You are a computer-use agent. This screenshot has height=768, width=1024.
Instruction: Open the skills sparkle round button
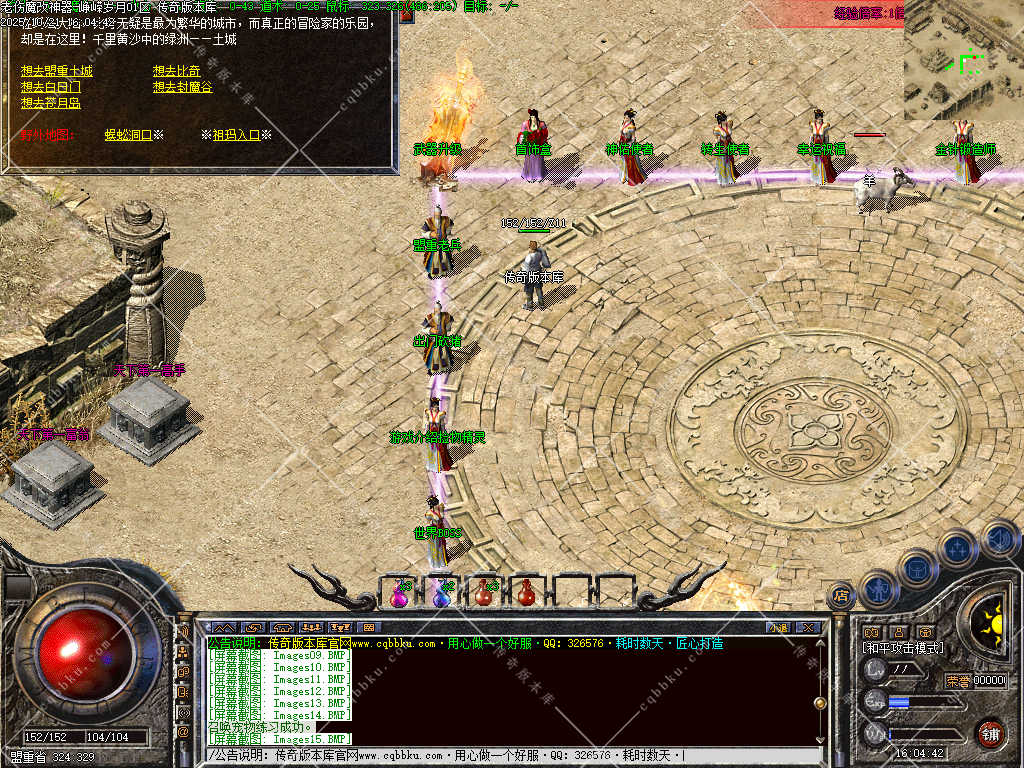(957, 549)
